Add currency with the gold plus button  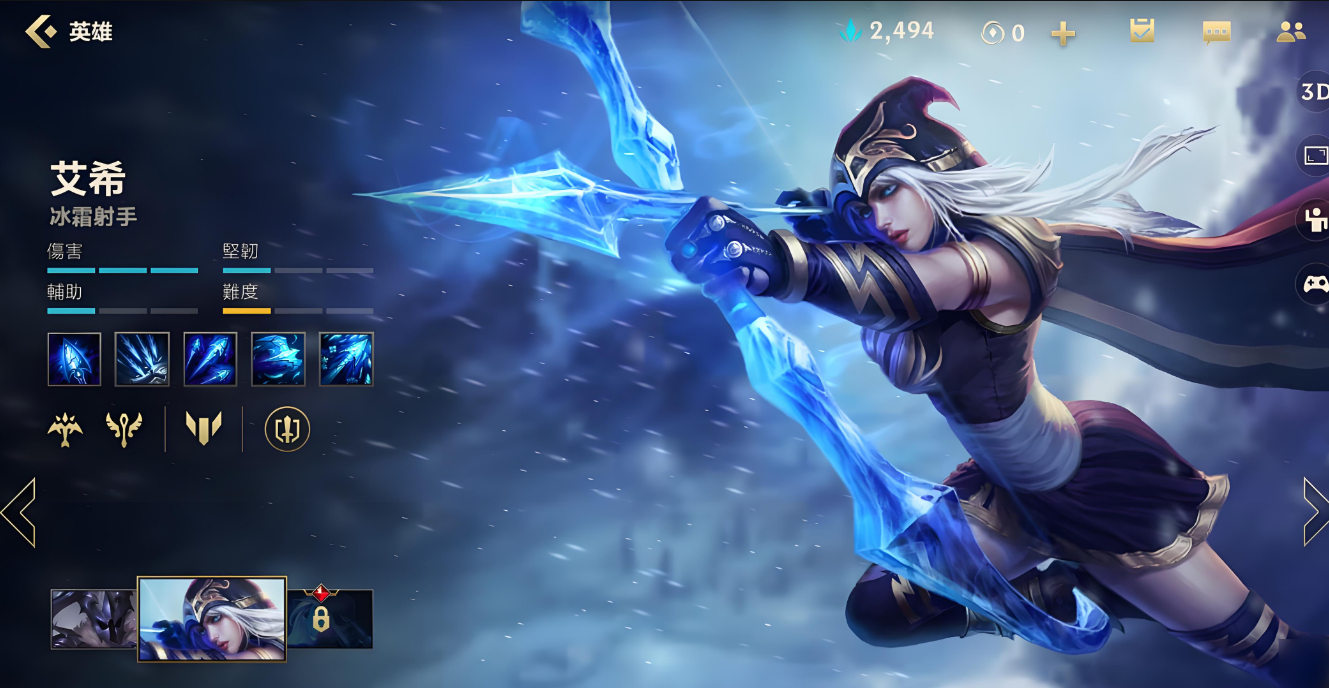point(1063,33)
